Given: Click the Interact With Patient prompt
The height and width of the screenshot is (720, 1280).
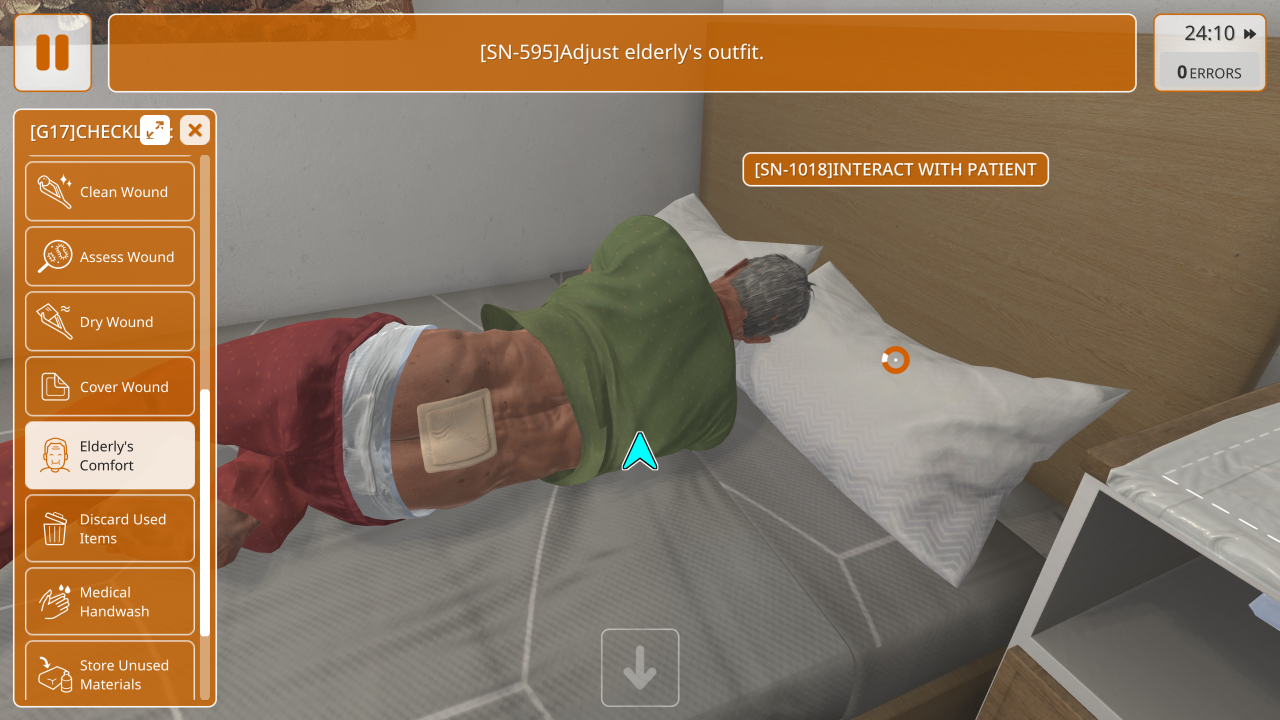Looking at the screenshot, I should (x=895, y=169).
